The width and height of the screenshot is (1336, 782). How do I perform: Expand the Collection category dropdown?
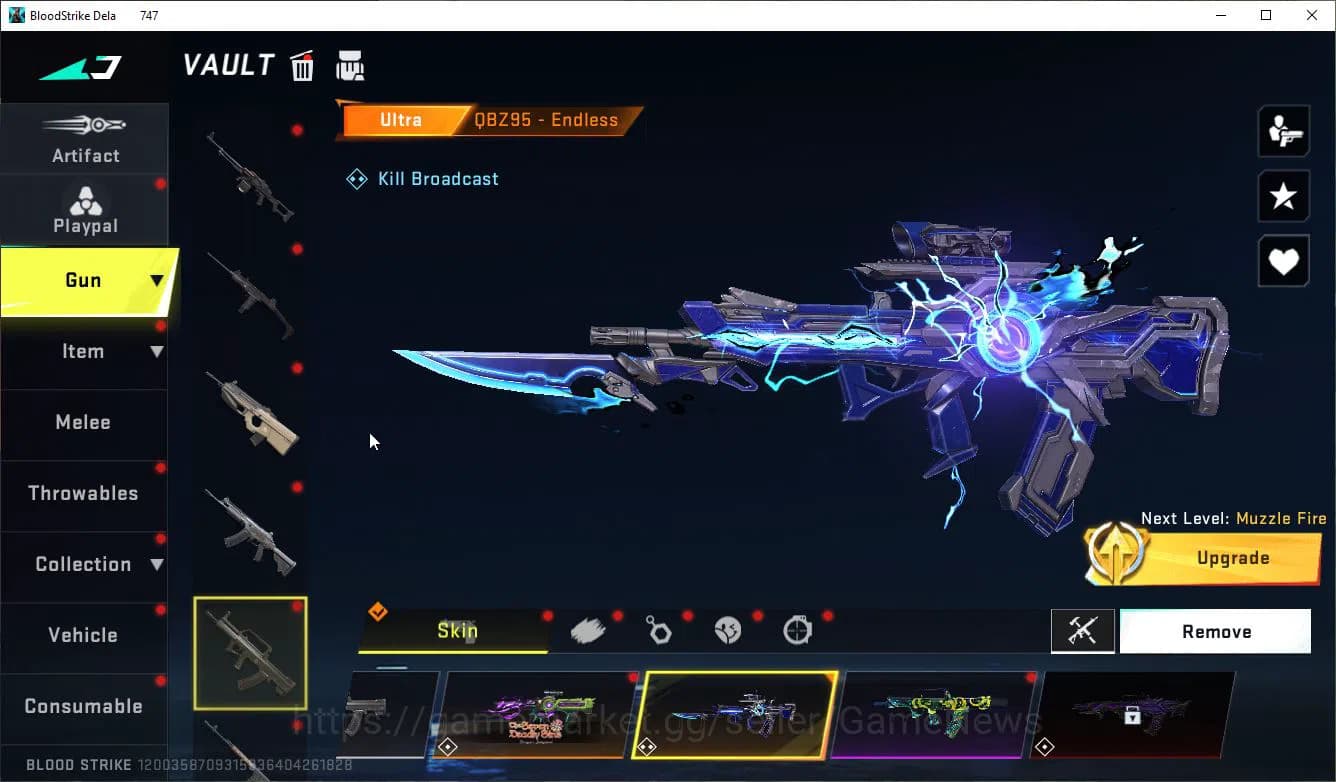[157, 564]
